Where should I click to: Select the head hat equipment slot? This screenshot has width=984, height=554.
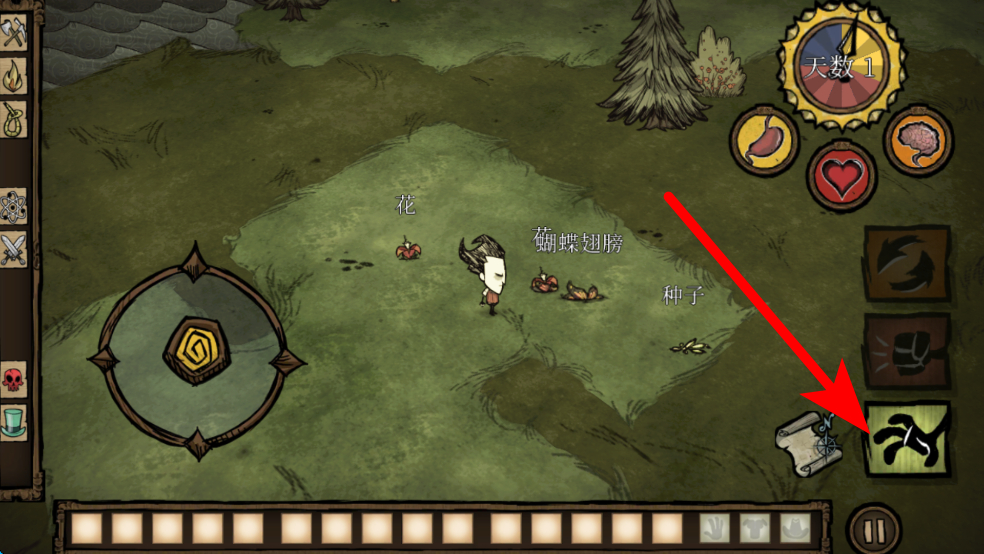(792, 528)
